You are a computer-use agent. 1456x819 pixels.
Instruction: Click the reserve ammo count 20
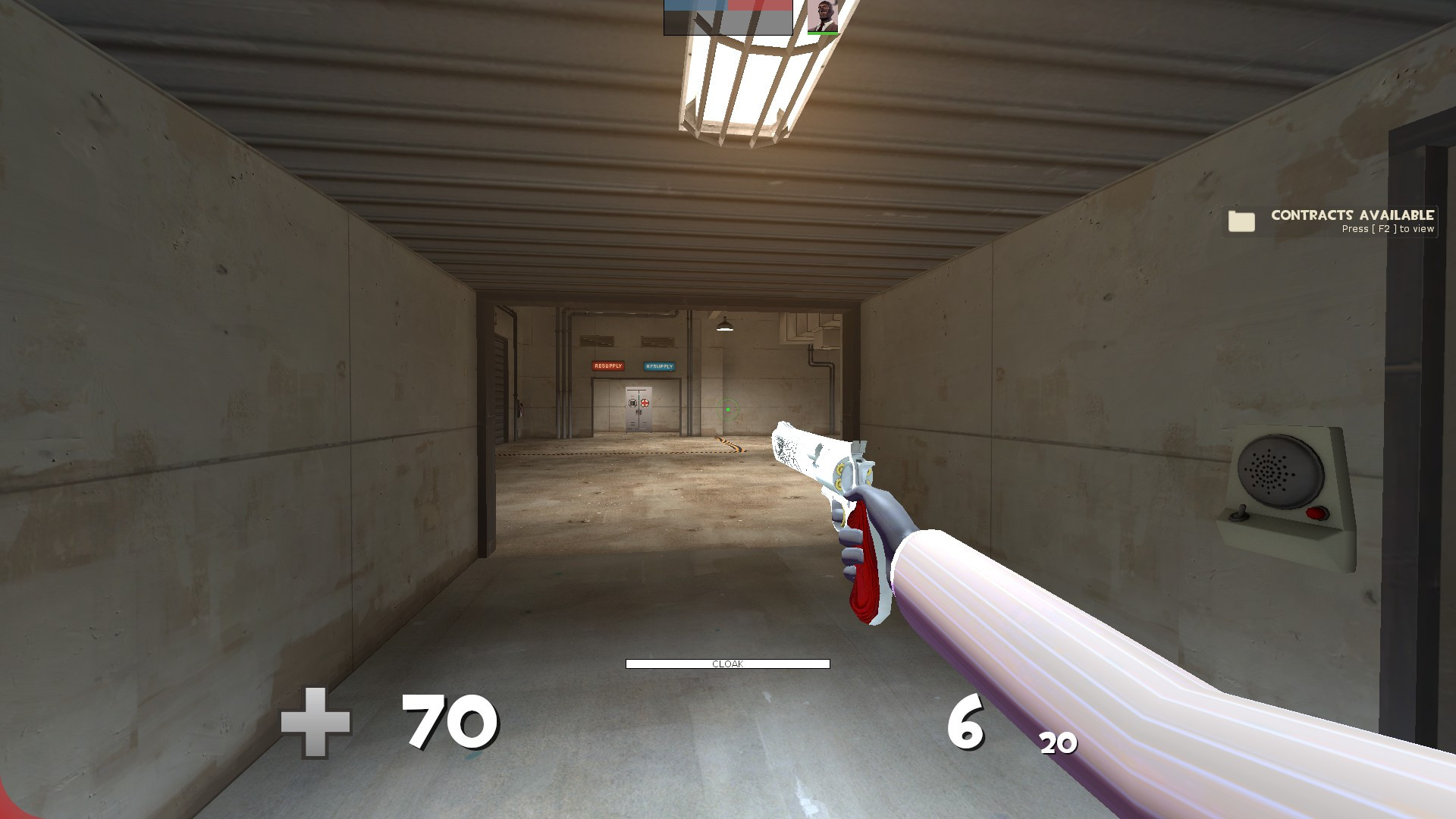1057,744
